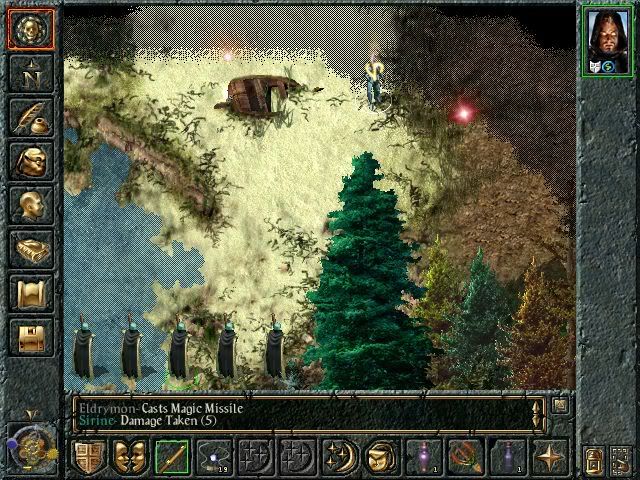Screen dimensions: 640x480
Task: Open the inventory helmet button
Action: coord(30,161)
